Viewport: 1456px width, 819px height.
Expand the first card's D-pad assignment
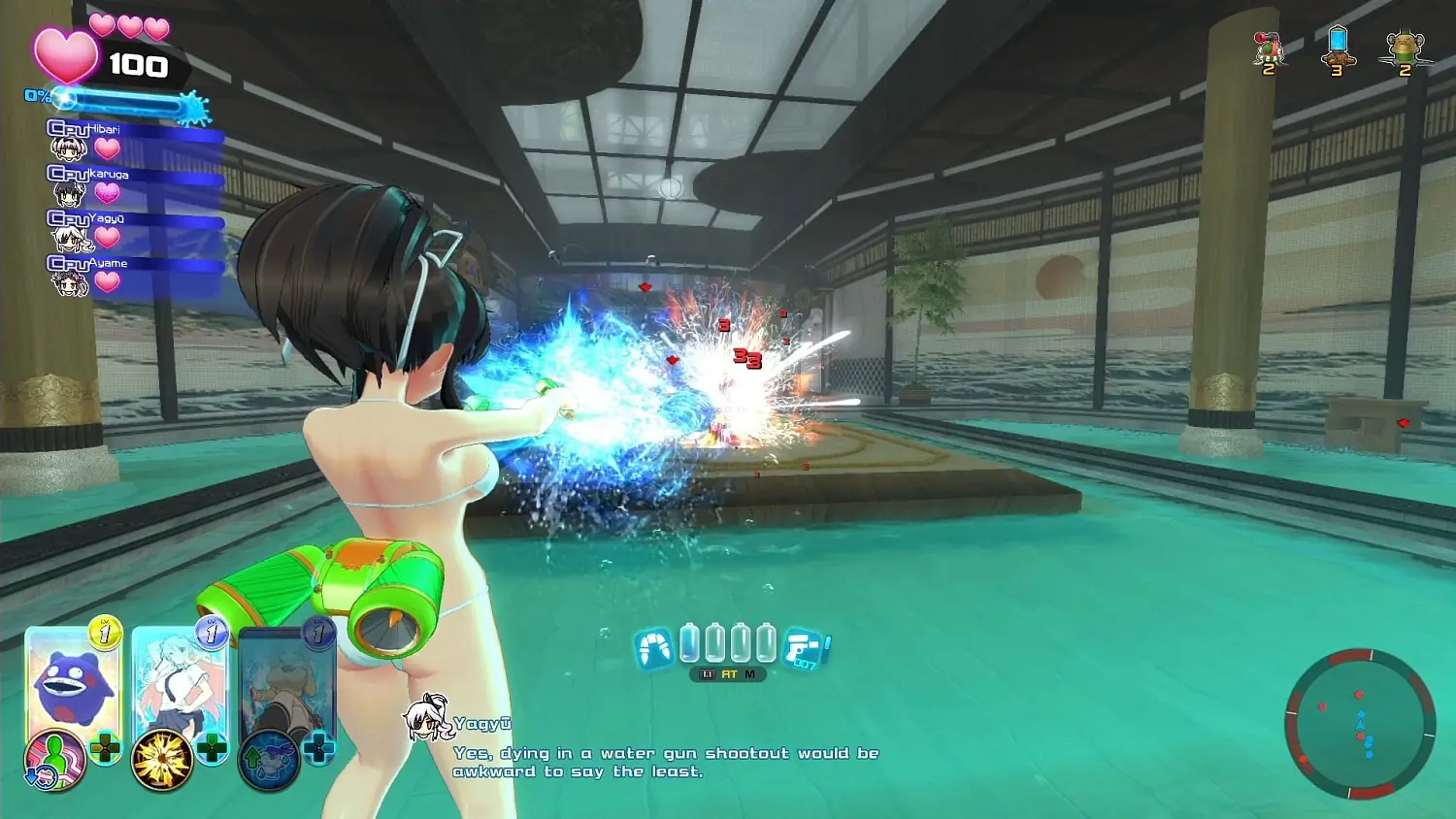click(105, 747)
